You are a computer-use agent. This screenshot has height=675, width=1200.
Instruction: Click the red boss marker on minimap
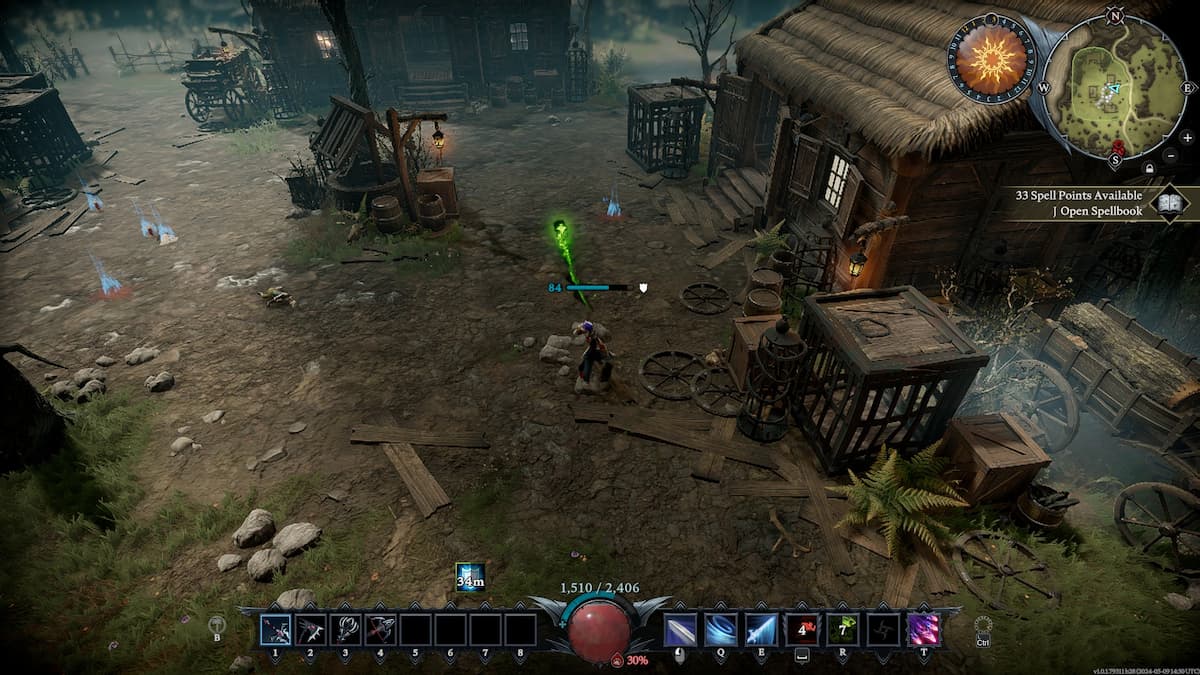point(1118,150)
